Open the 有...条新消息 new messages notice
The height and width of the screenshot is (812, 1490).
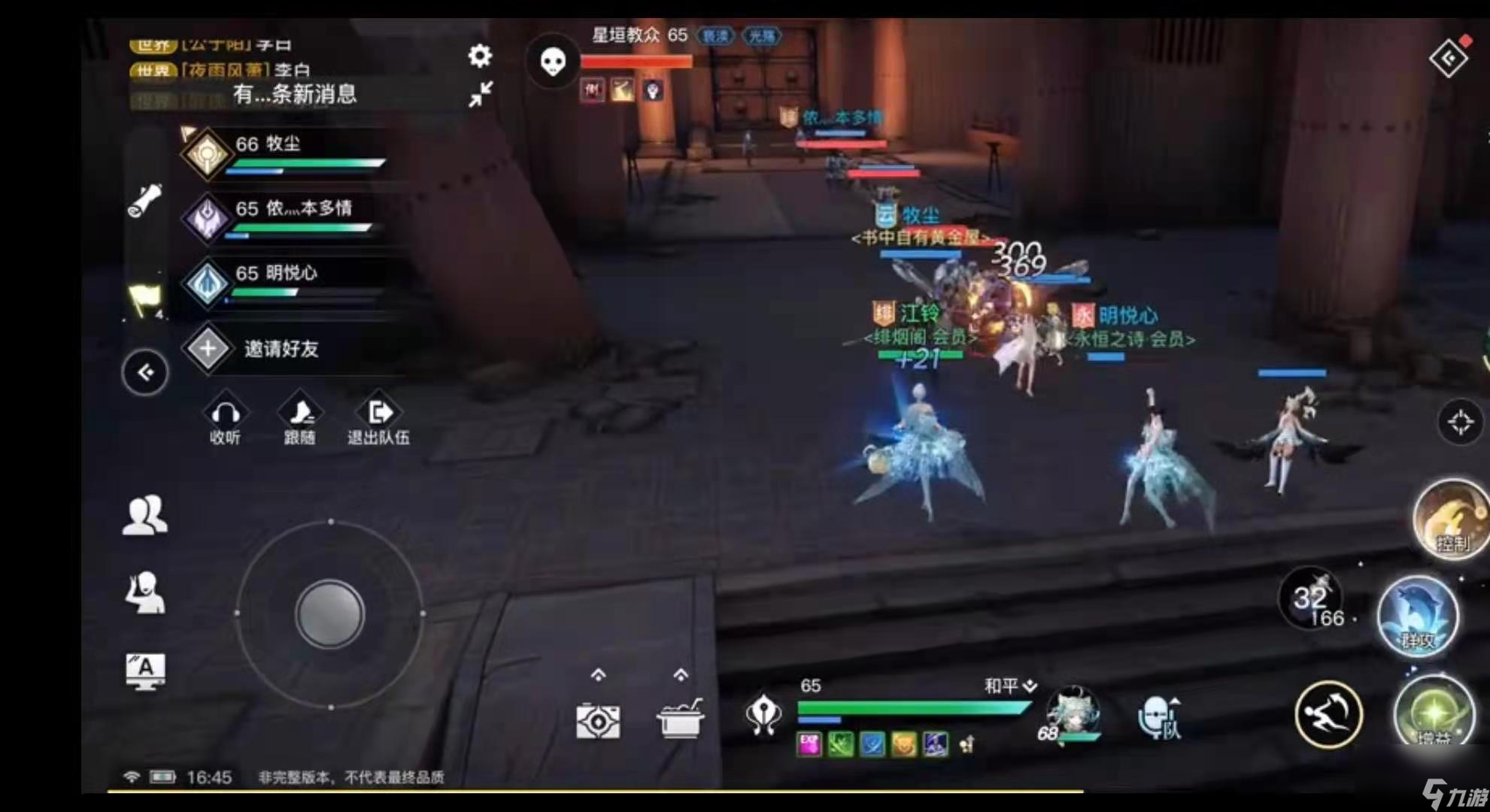click(x=297, y=95)
